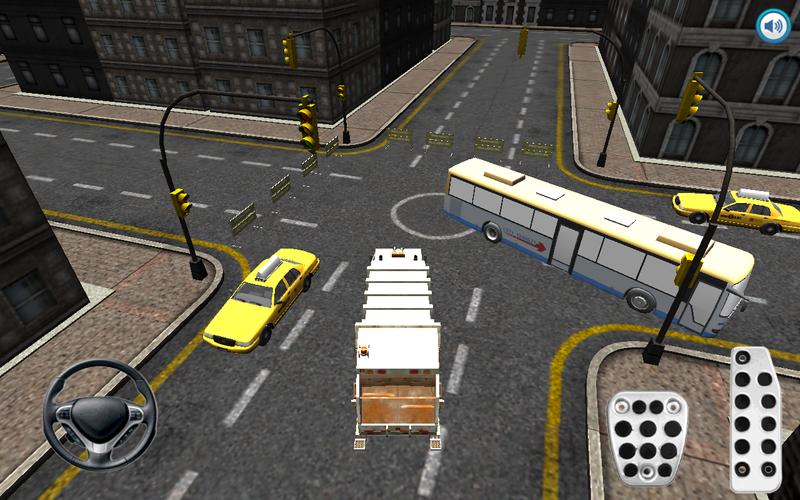Toggle the sound speaker button
Screen dimensions: 800x500
pos(771,25)
